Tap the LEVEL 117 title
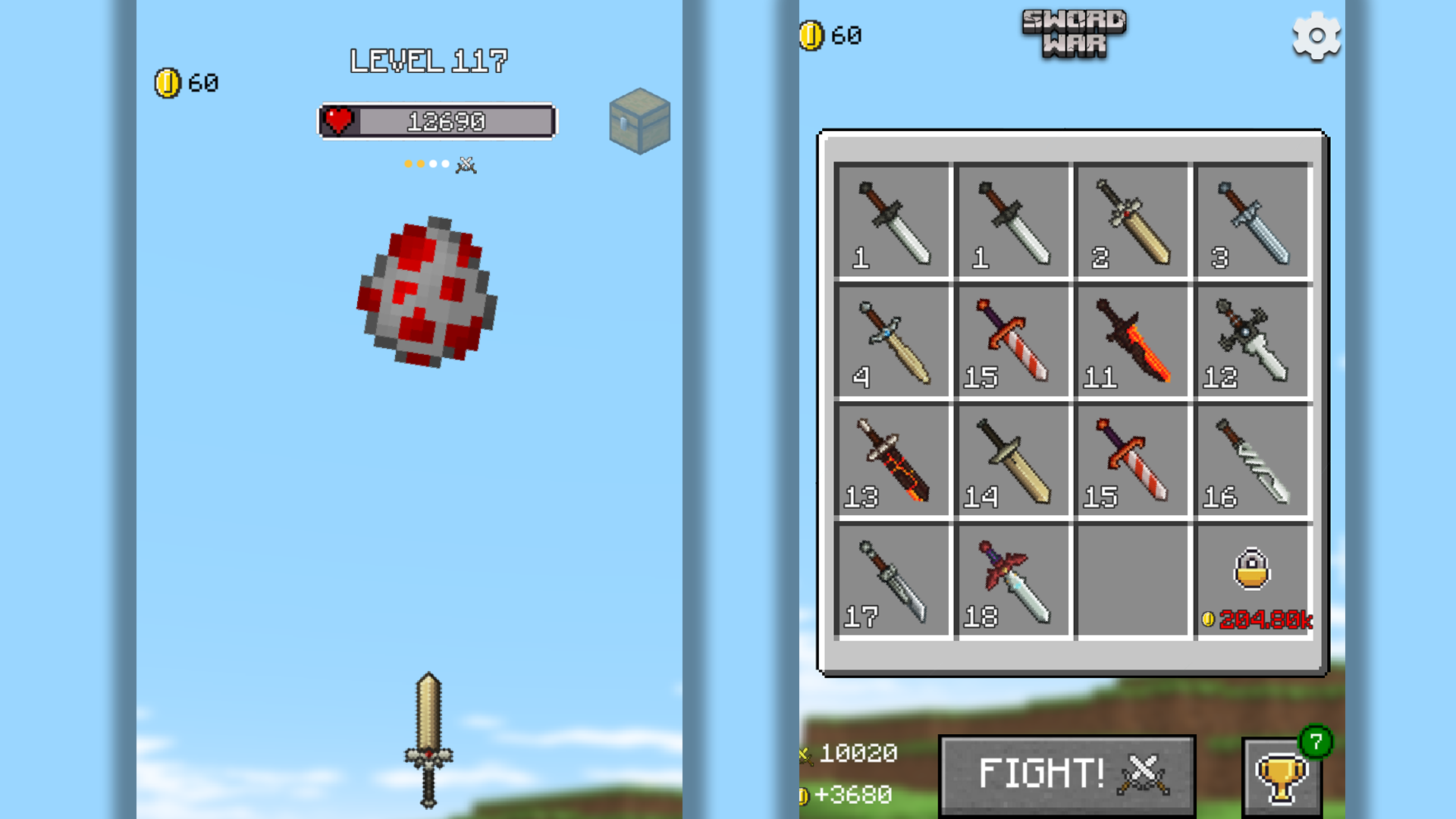Viewport: 1456px width, 819px height. [428, 61]
